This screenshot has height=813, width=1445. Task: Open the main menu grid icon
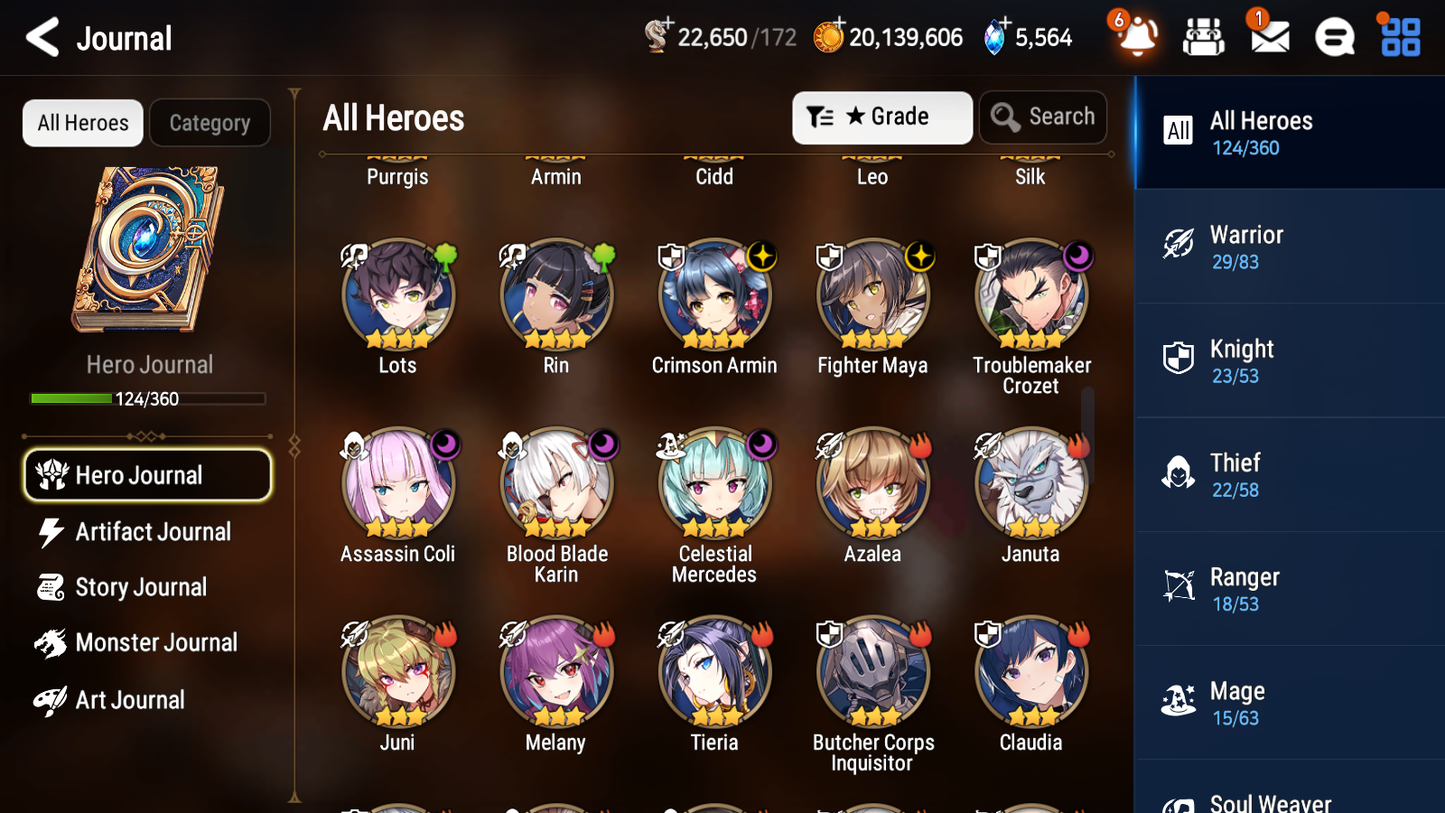pyautogui.click(x=1399, y=36)
